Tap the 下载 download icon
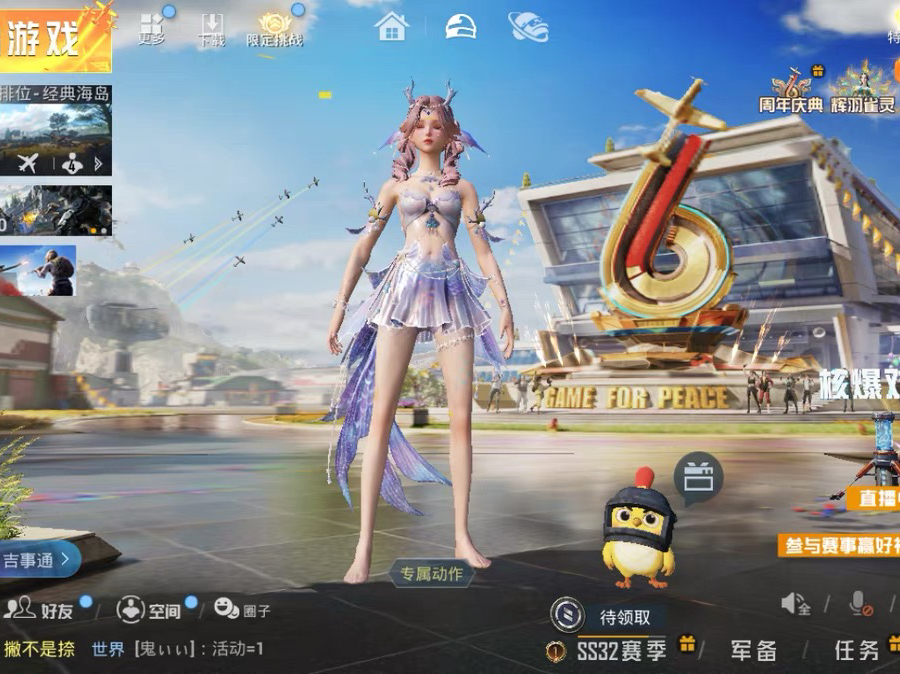Screen dimensions: 900x674 (211, 29)
